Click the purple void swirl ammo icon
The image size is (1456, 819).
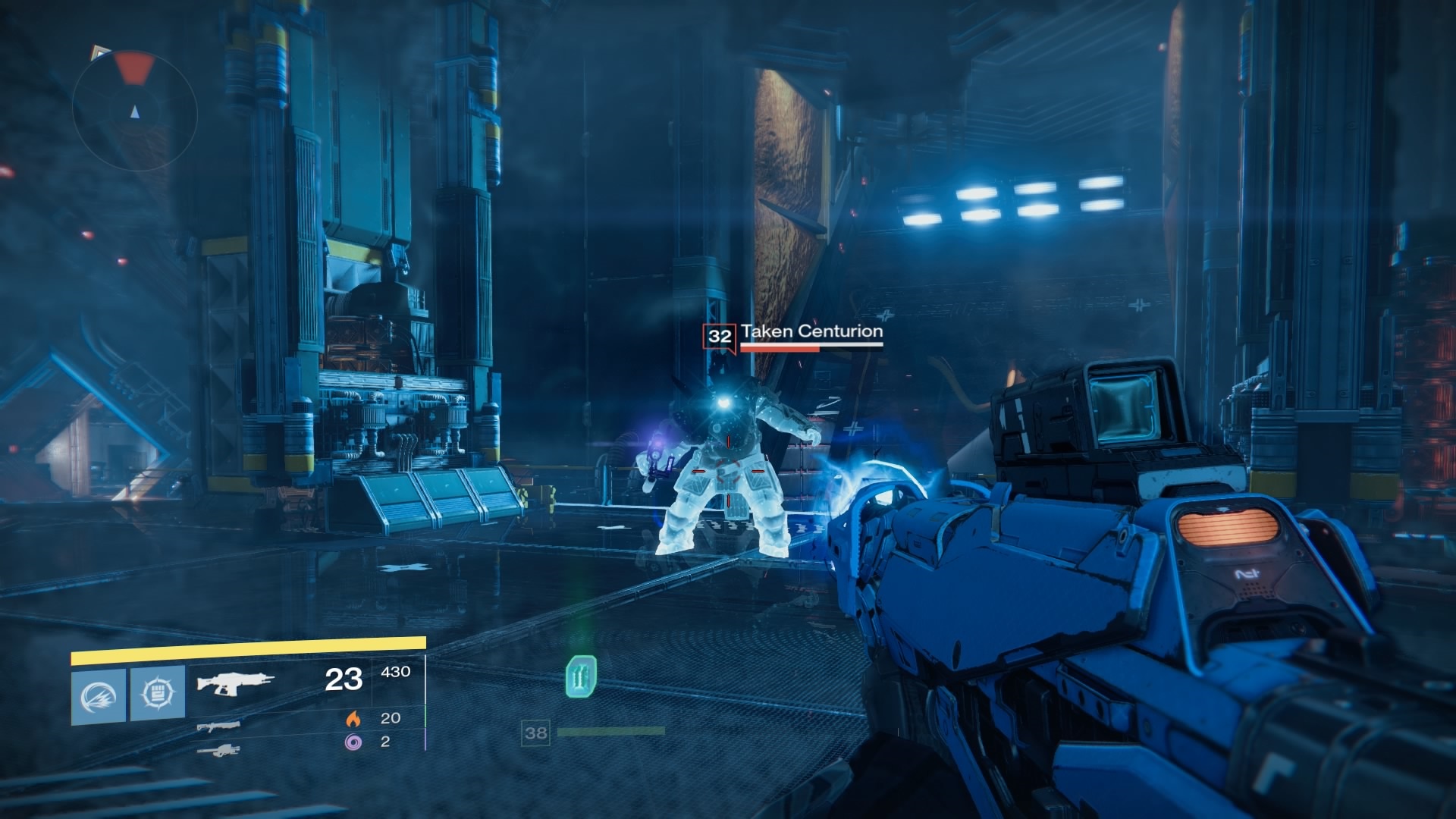tap(353, 742)
